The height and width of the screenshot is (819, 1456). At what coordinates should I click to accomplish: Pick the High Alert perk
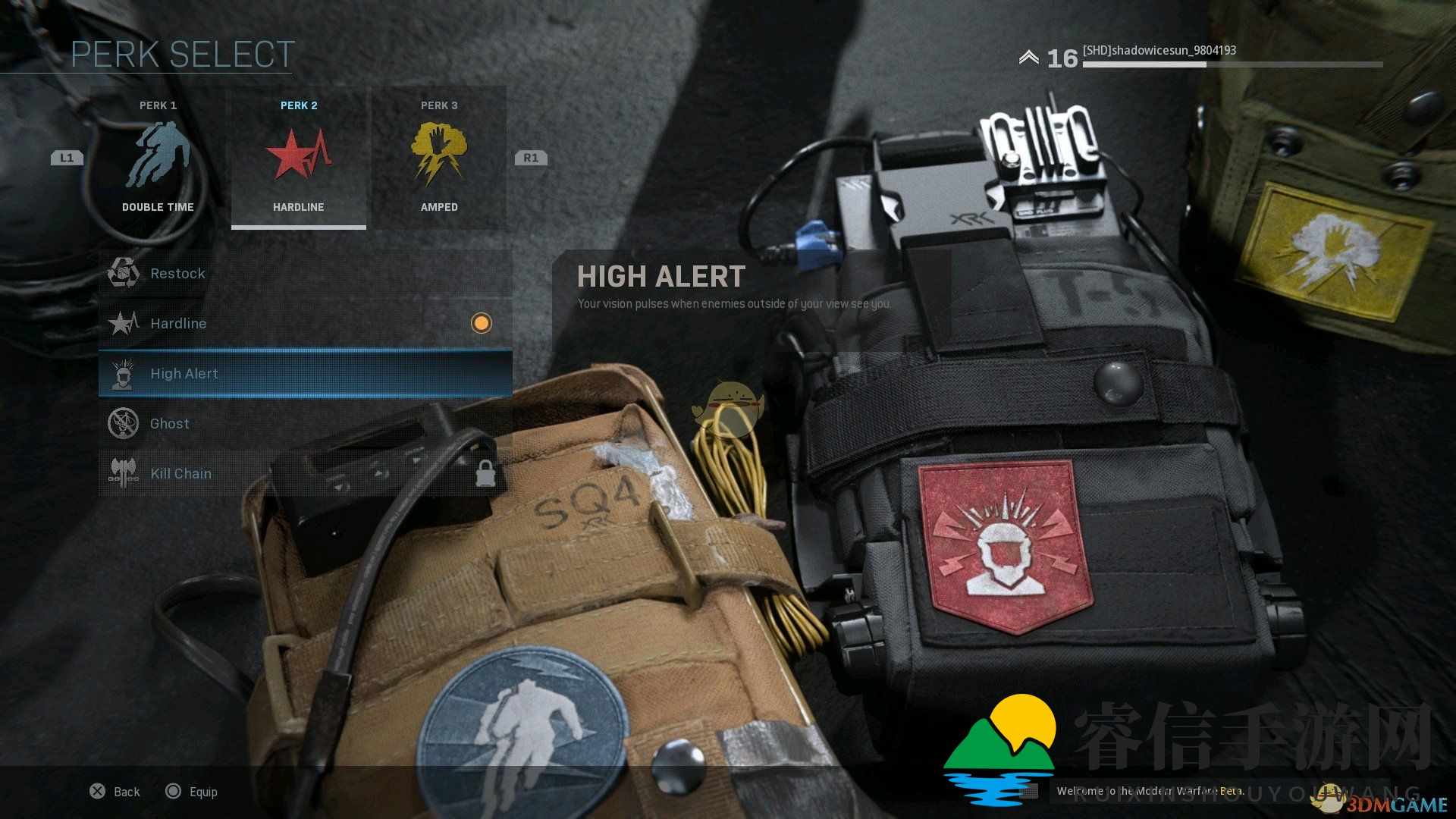(x=305, y=373)
